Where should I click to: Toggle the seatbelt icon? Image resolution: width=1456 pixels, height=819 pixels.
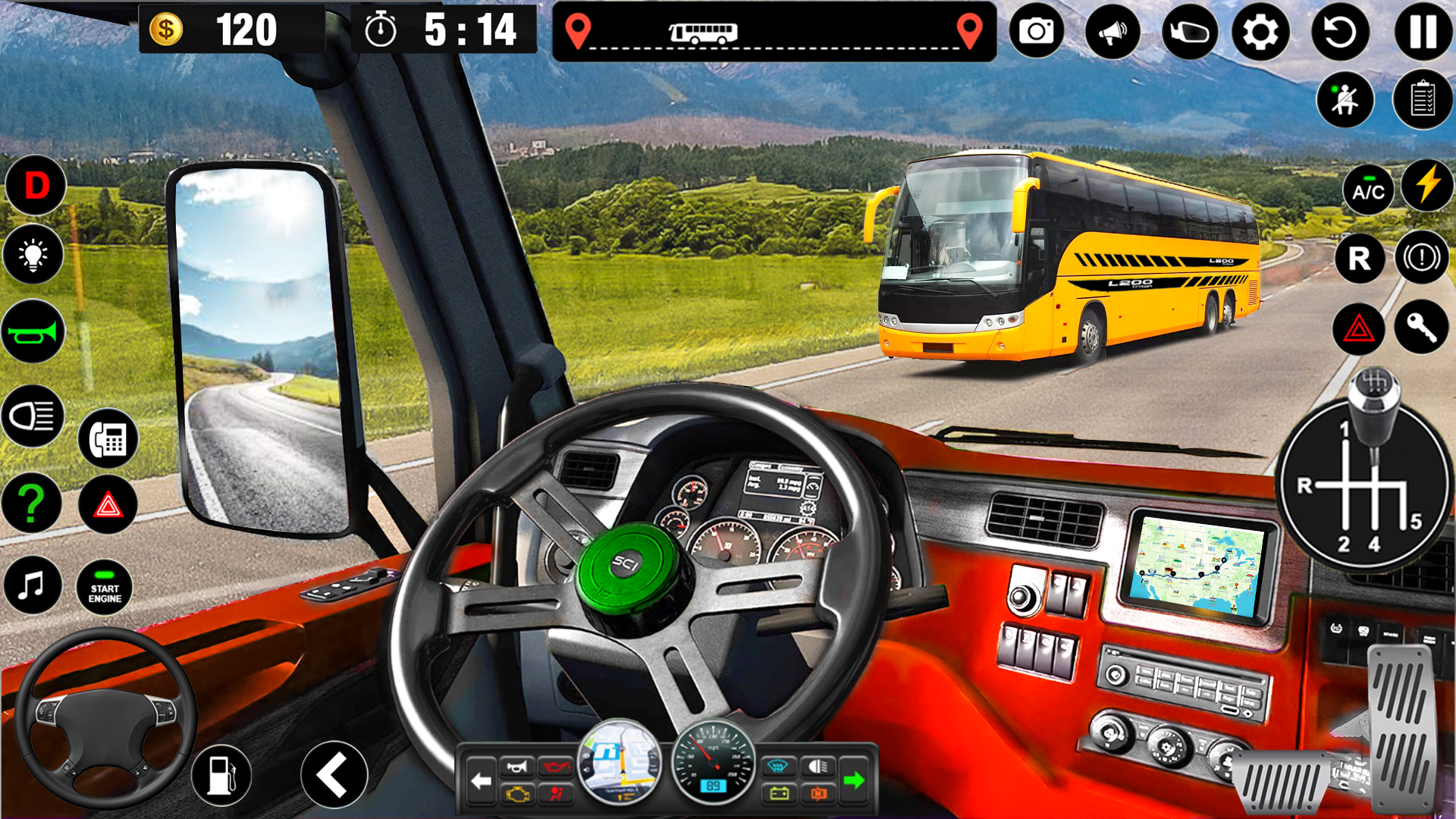click(x=1345, y=100)
